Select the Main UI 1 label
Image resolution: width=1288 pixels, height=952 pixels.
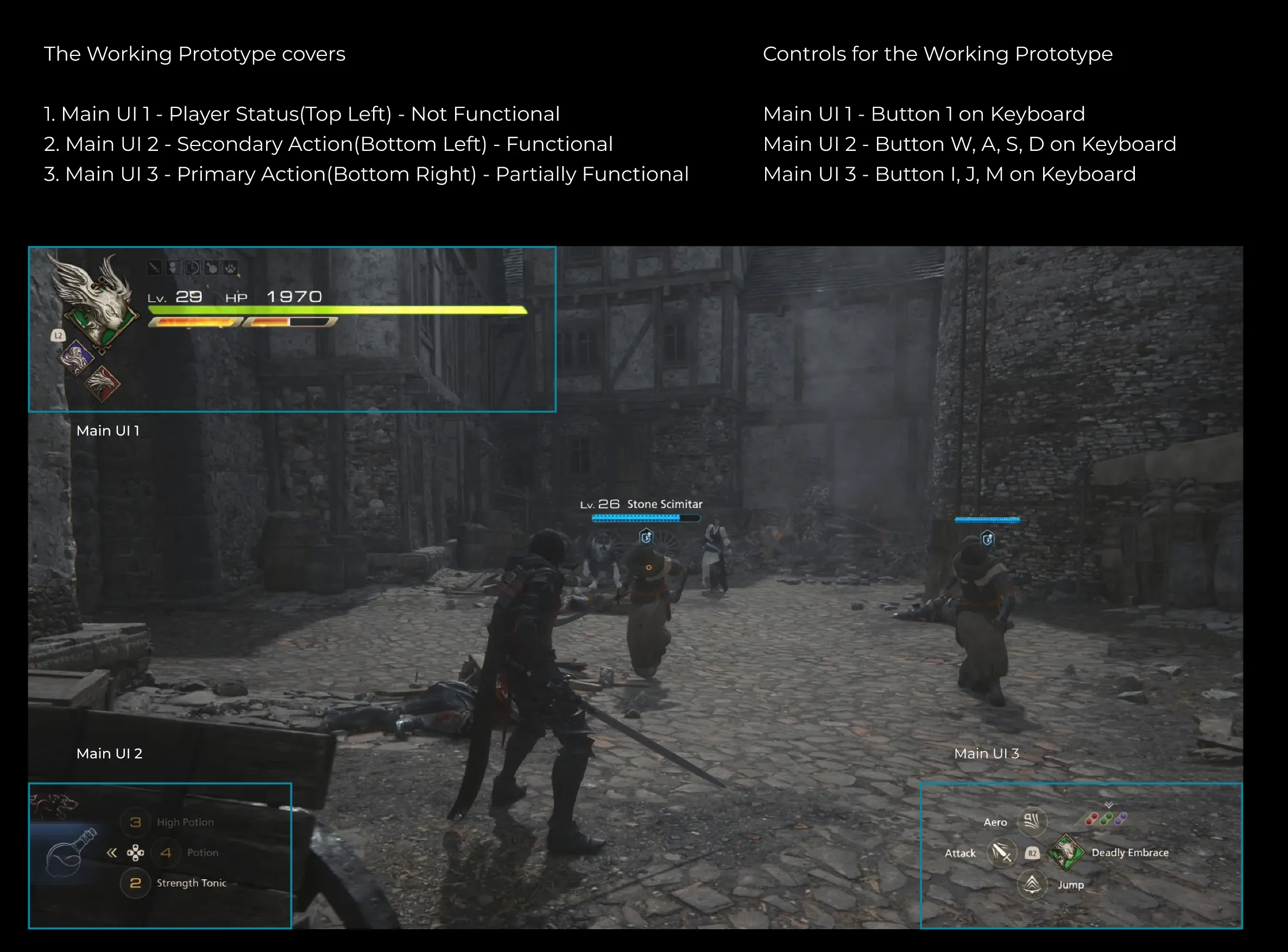point(109,430)
